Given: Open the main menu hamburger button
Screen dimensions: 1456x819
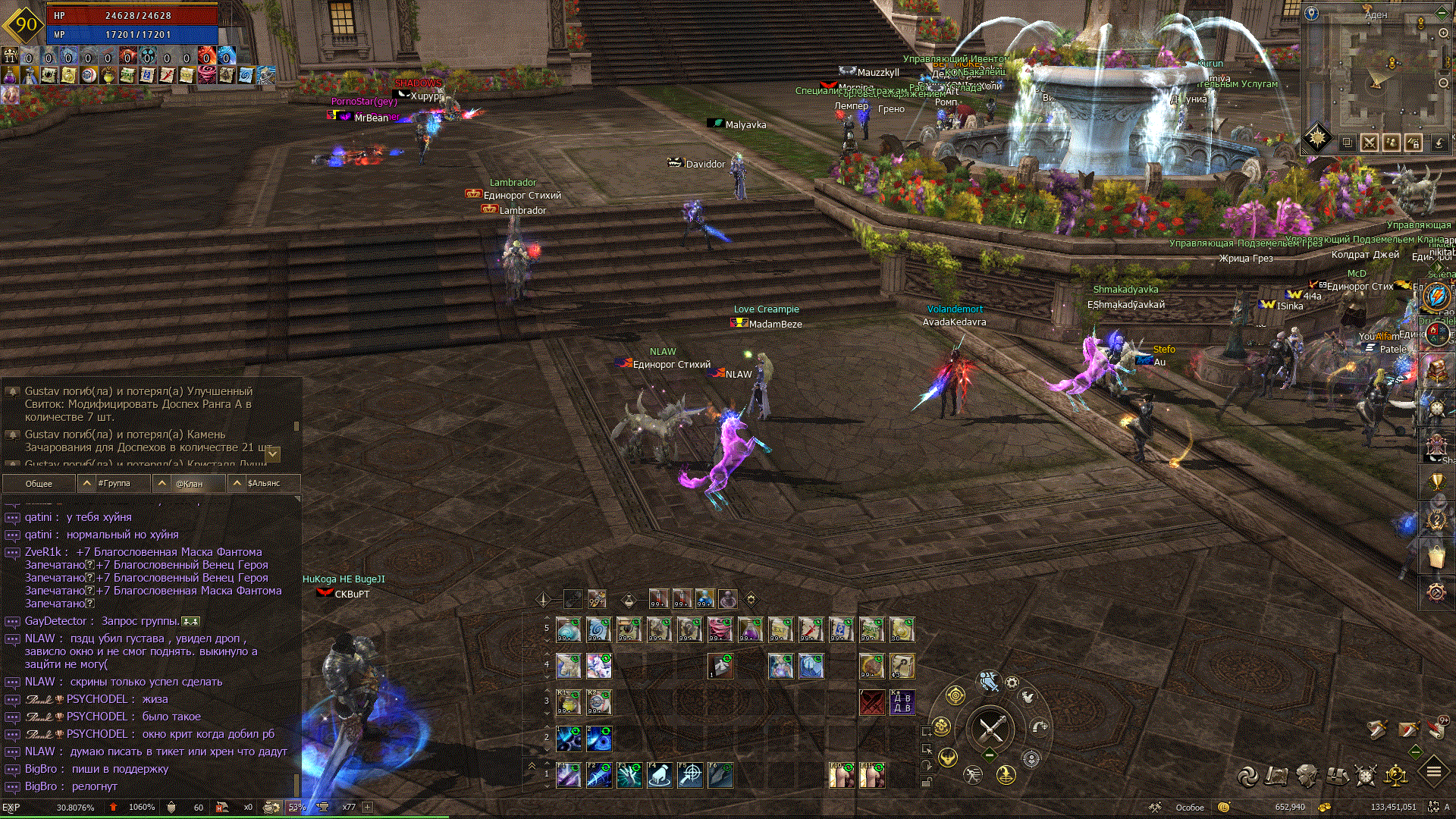Looking at the screenshot, I should click(1433, 772).
